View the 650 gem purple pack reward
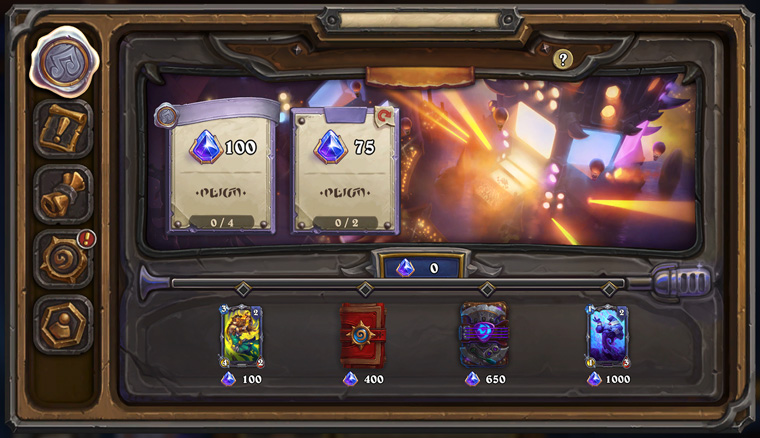760x438 pixels. pyautogui.click(x=484, y=335)
